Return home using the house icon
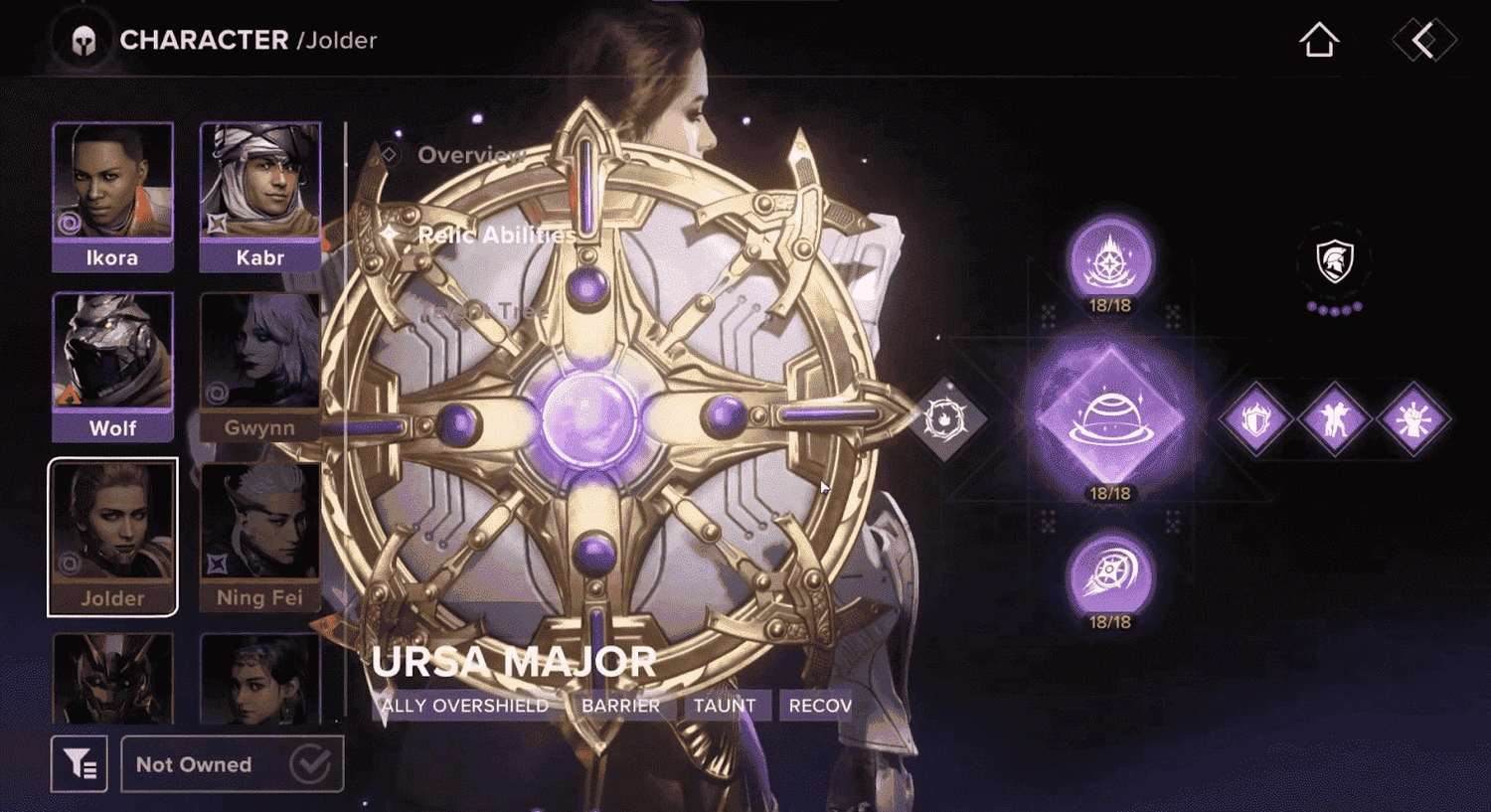Image resolution: width=1491 pixels, height=812 pixels. (1319, 41)
